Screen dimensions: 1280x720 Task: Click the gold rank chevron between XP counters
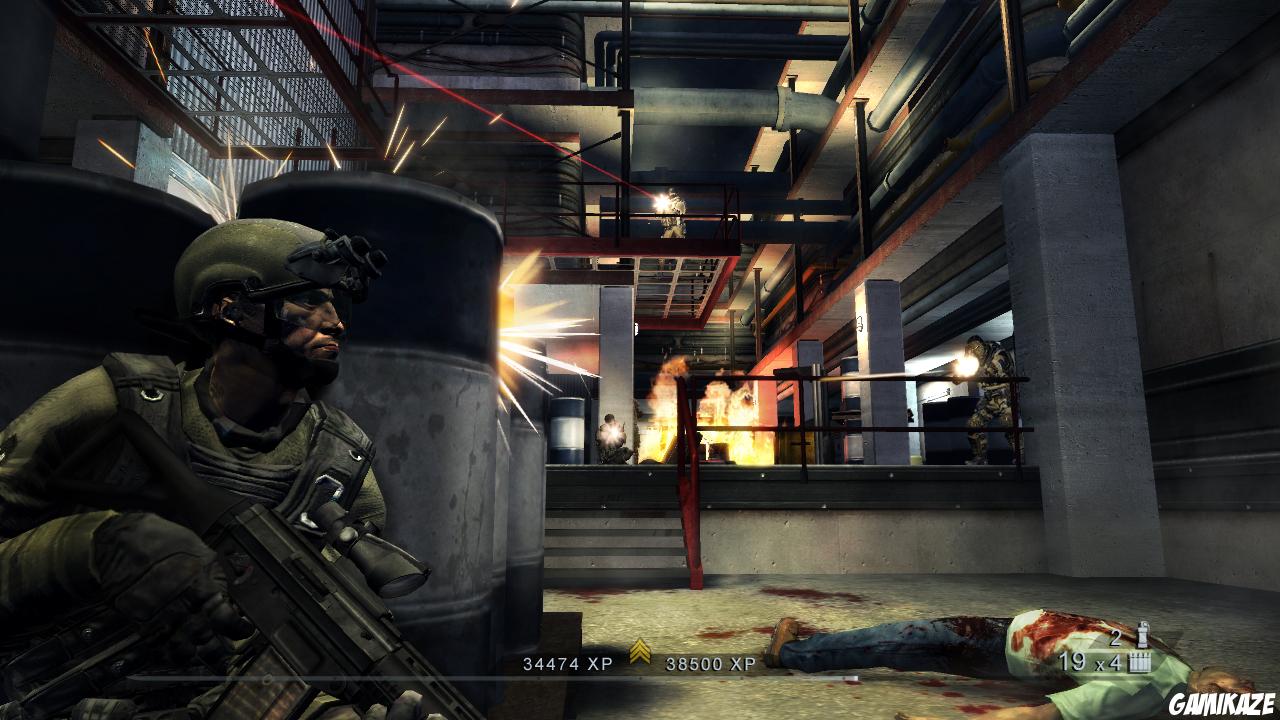click(639, 650)
